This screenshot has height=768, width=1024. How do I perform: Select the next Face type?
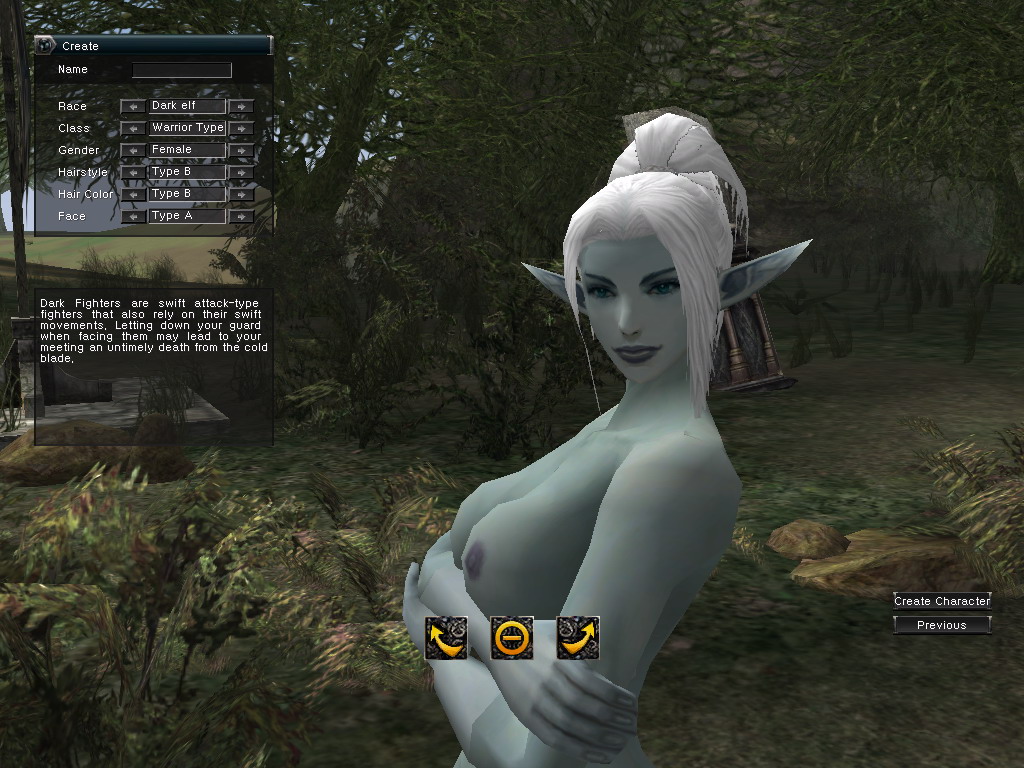[x=241, y=216]
